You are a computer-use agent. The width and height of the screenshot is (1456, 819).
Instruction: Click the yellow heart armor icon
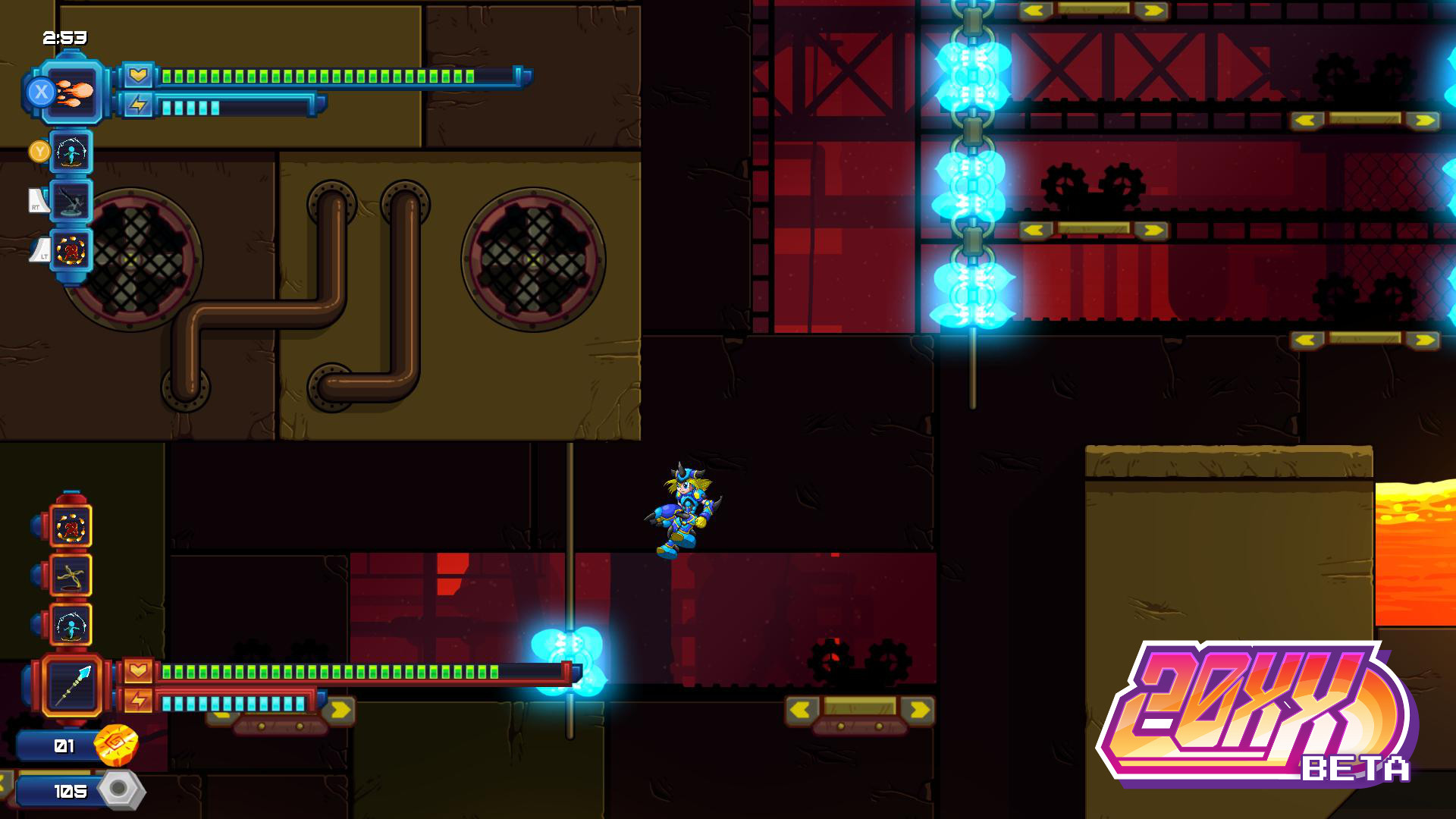pos(137,74)
